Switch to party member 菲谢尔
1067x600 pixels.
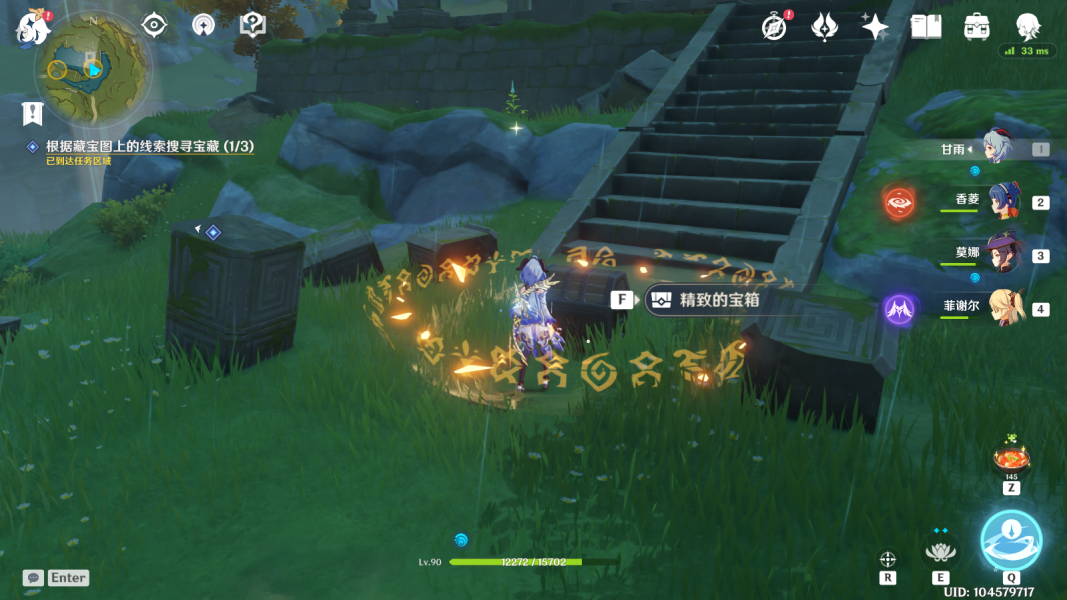1005,308
